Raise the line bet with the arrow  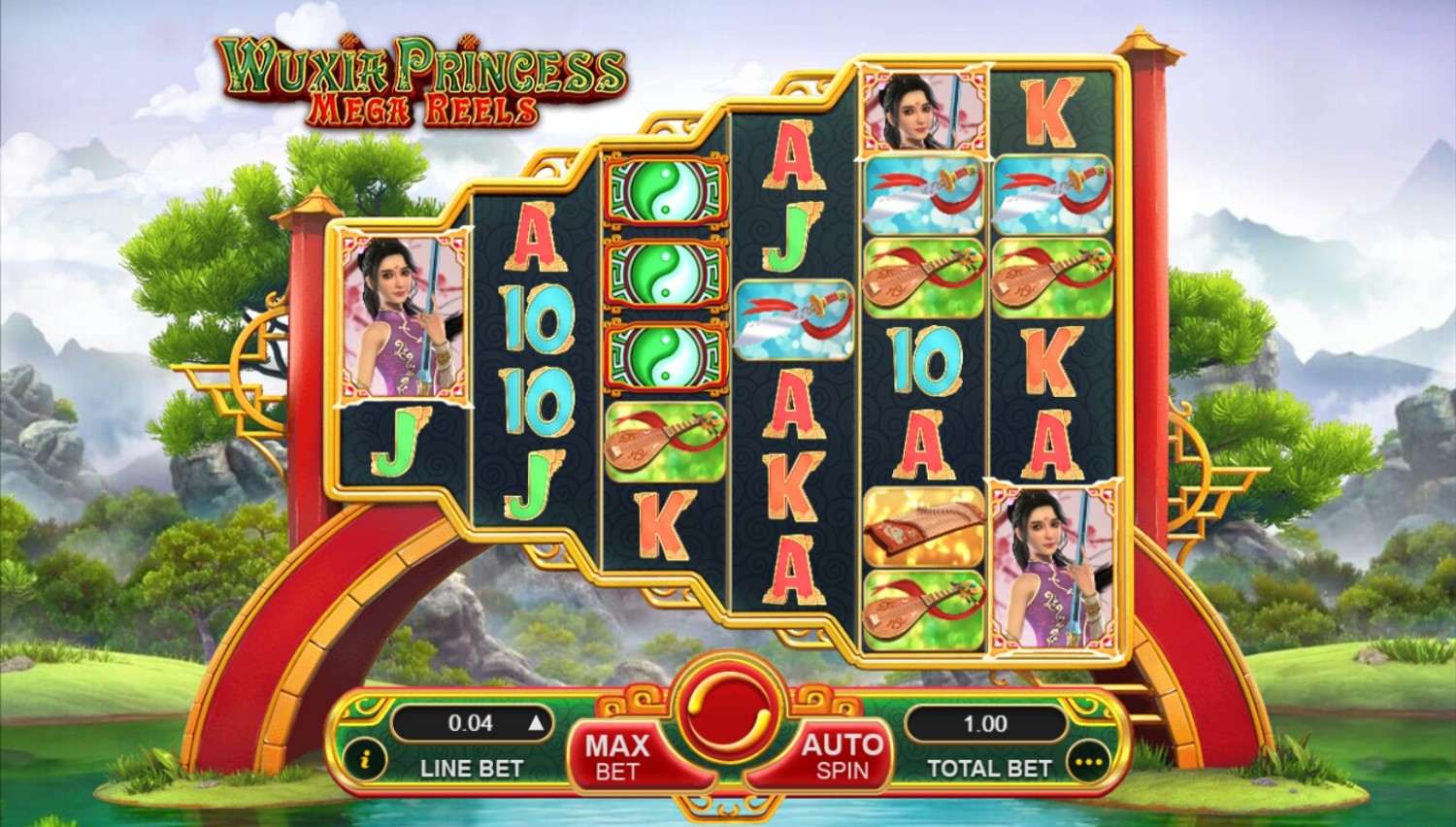535,723
